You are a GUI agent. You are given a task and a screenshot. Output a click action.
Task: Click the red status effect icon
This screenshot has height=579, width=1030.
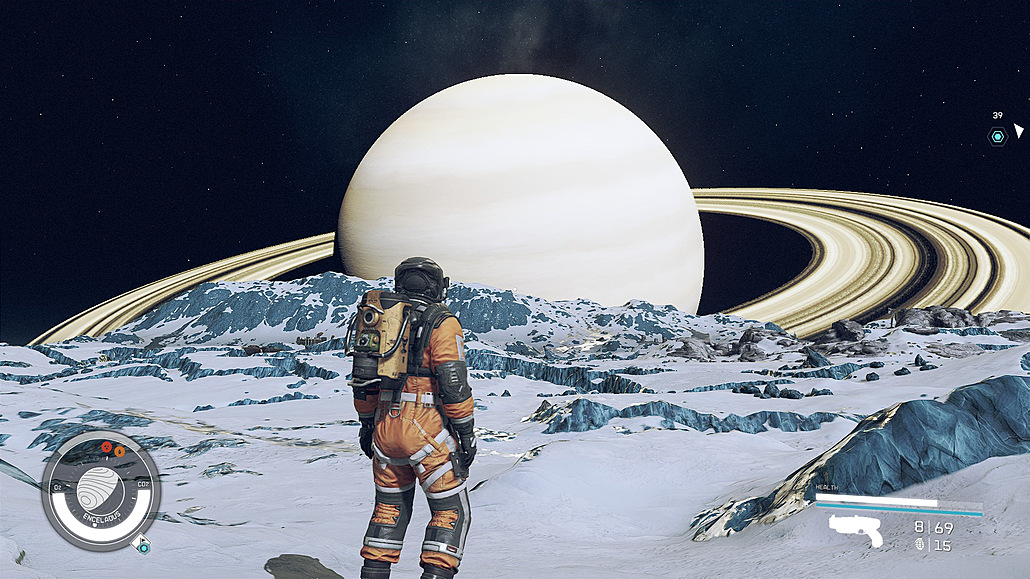(105, 447)
